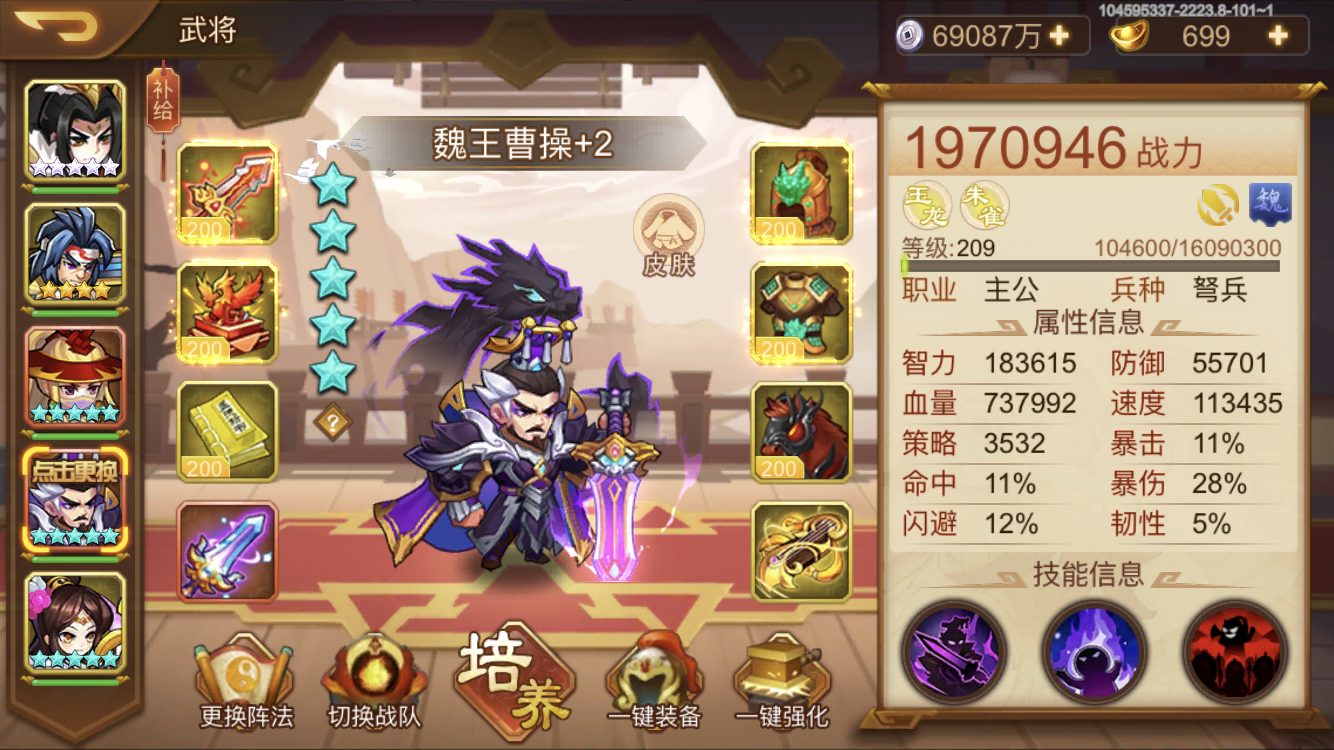Tap the purple sword treasure slot
This screenshot has width=1334, height=750.
point(227,550)
